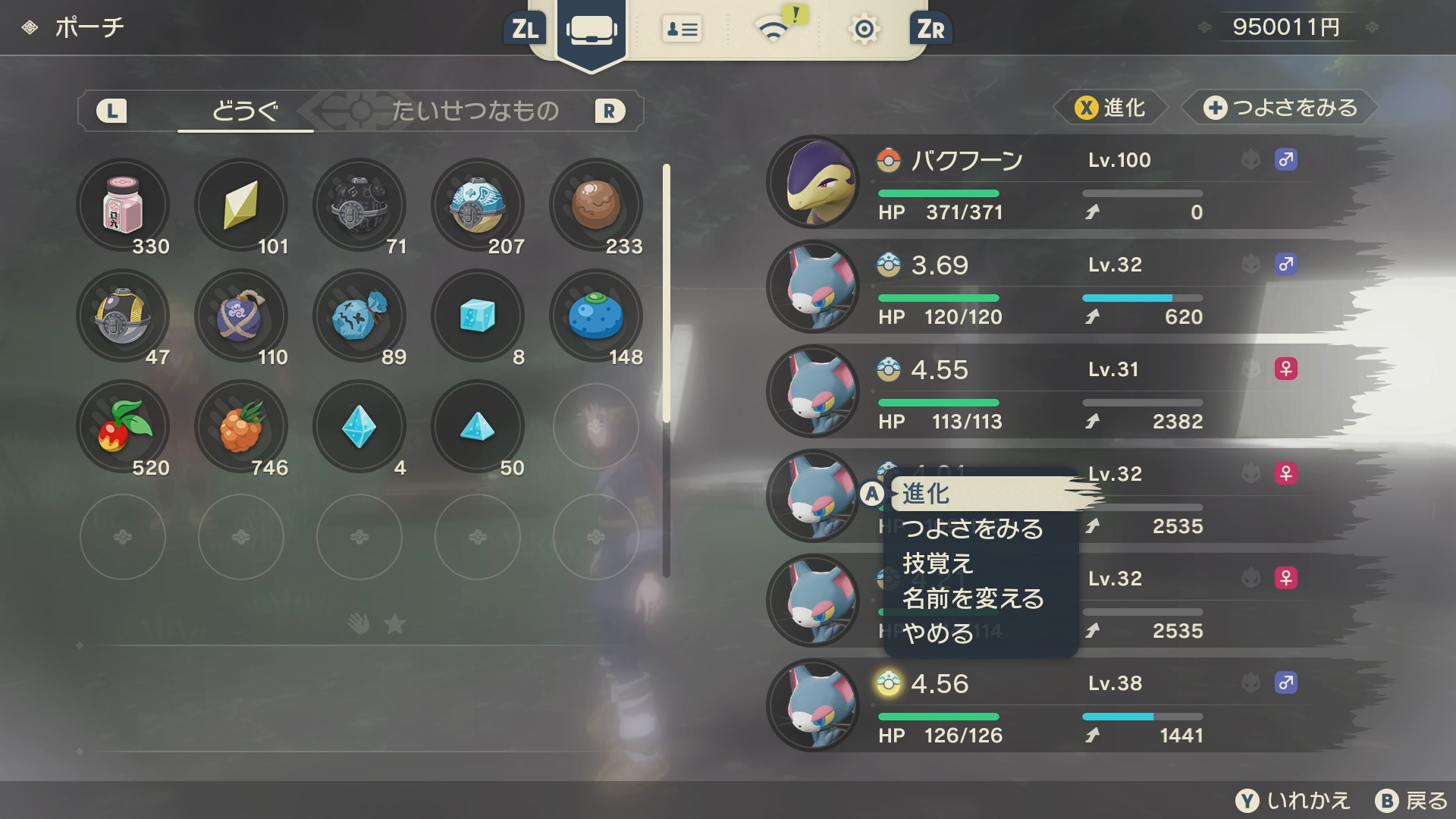Select バクフーン party row

1062,183
